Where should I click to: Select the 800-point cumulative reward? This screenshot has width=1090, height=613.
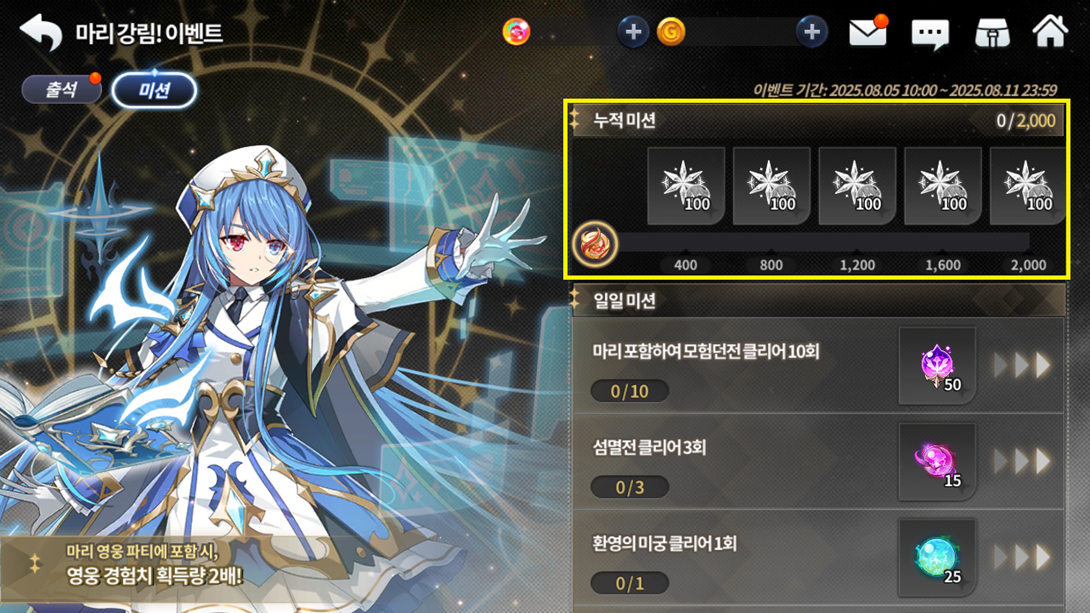click(771, 186)
